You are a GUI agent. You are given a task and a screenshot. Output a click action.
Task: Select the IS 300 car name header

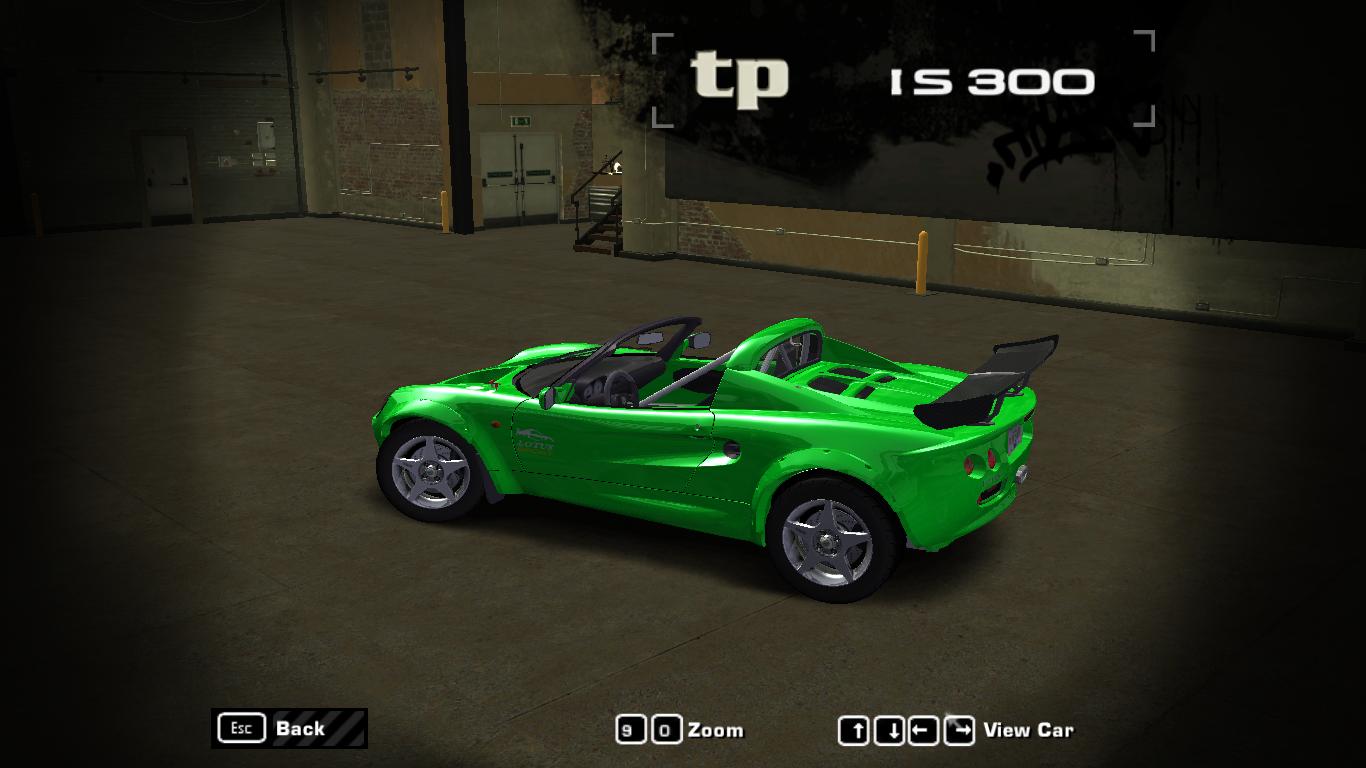[991, 80]
